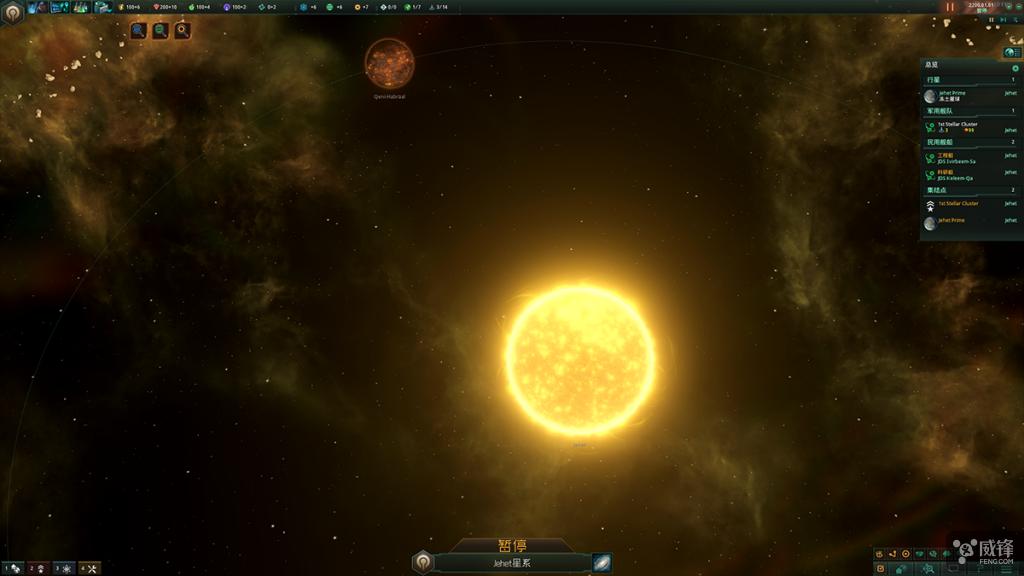Click the orange magnifier search button
Viewport: 1024px width, 576px height.
182,31
